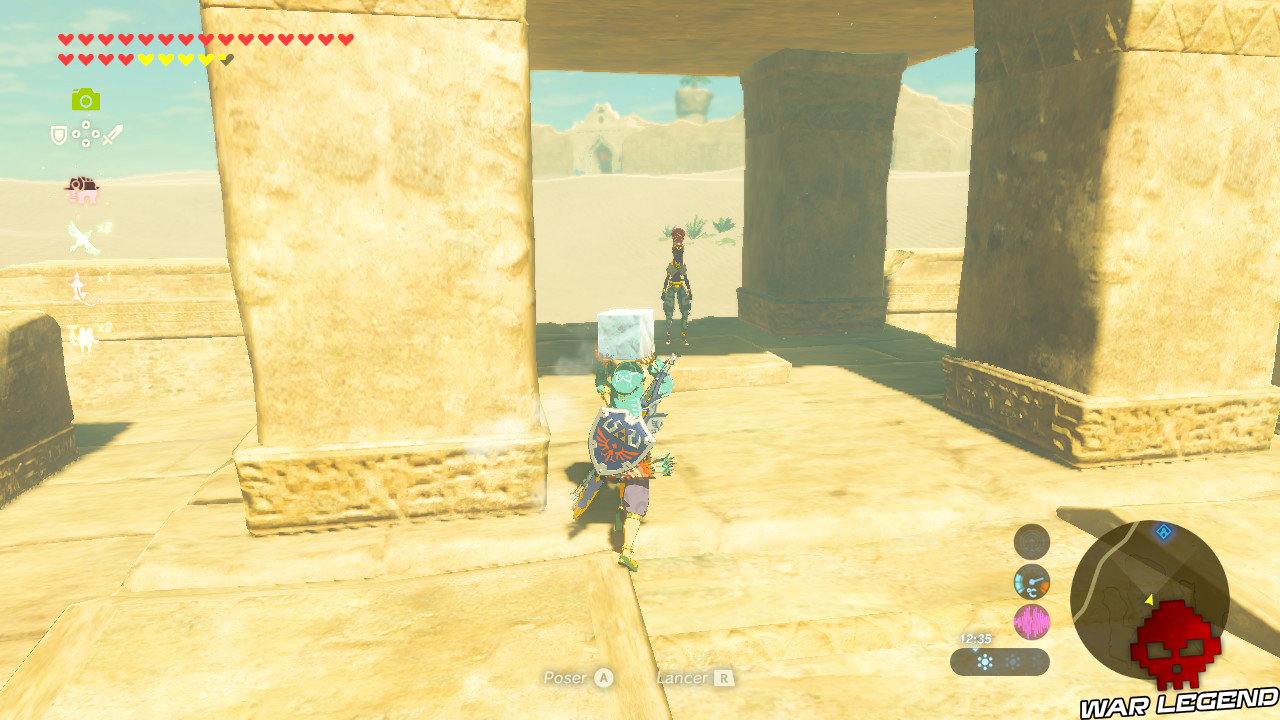The height and width of the screenshot is (720, 1280).
Task: Toggle the last yellow heart on the second row
Action: (x=207, y=59)
